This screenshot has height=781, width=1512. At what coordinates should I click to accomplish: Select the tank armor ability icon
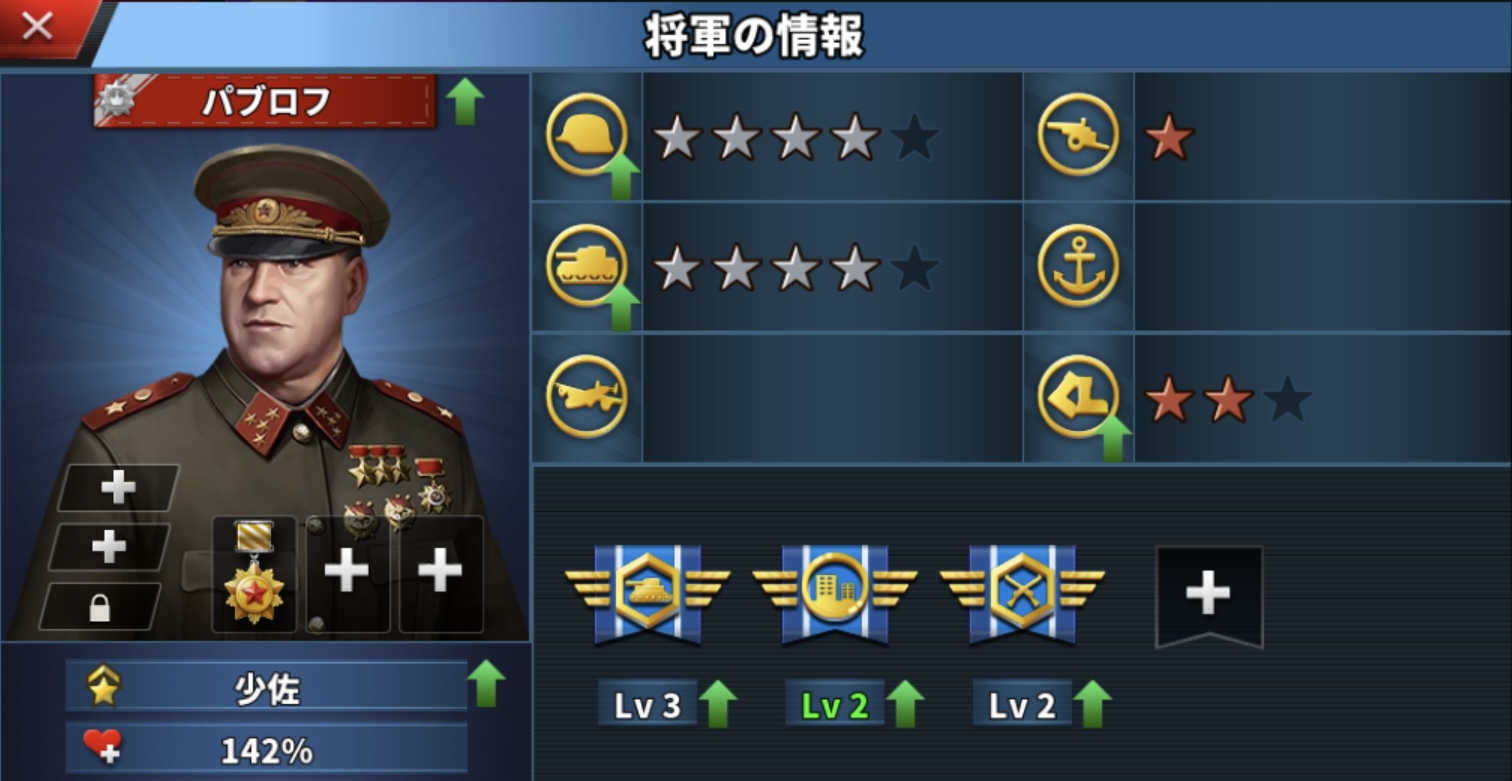click(587, 266)
